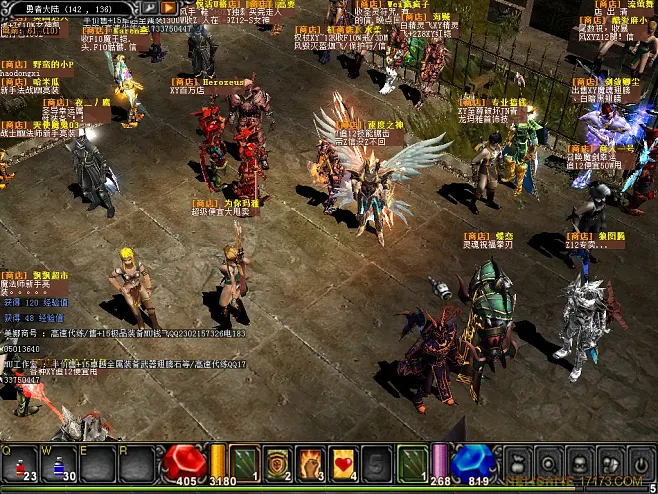
Task: Select the green slash skill beside the mana orb
Action: (412, 463)
